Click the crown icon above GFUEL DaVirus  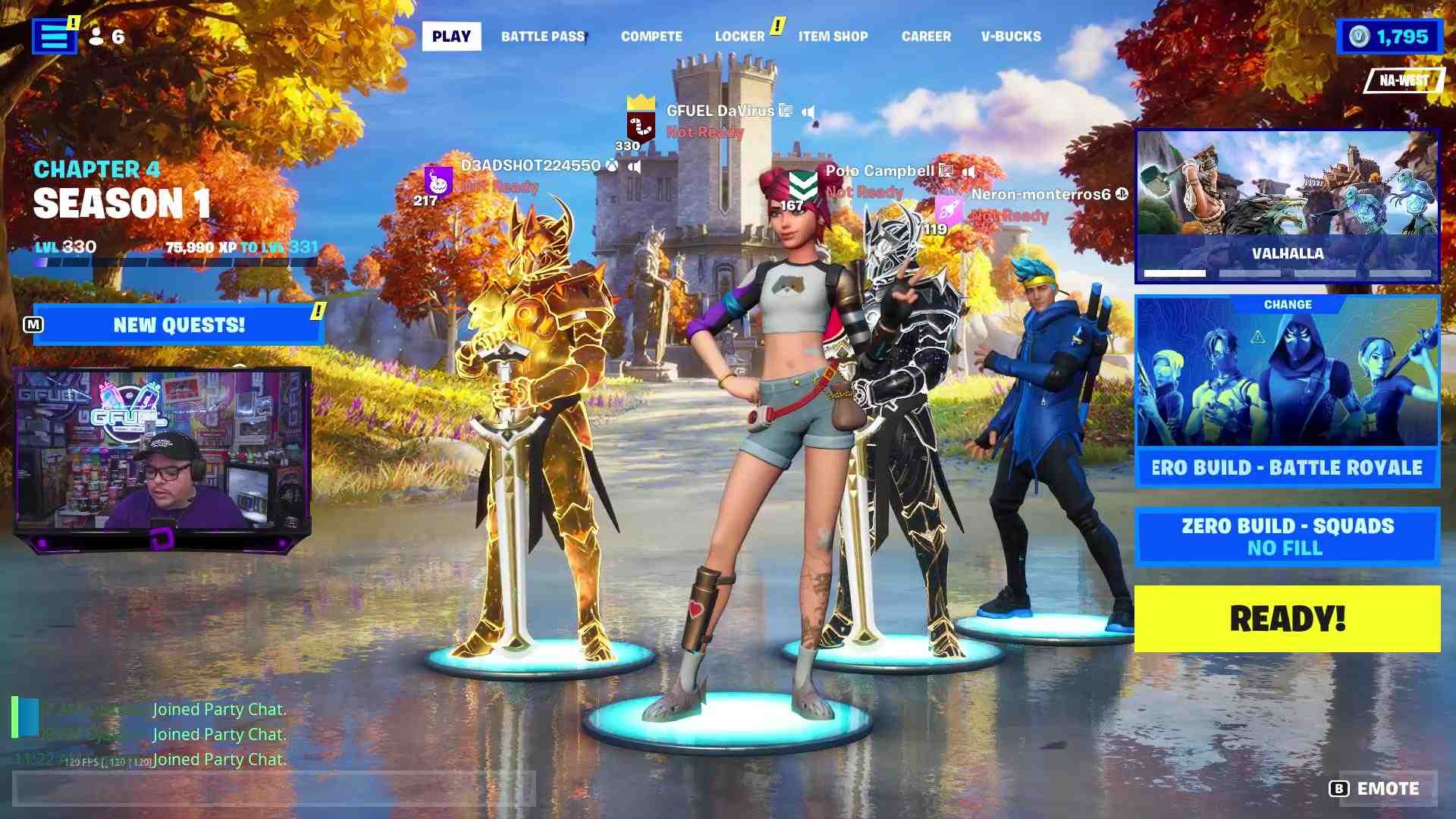click(x=641, y=101)
